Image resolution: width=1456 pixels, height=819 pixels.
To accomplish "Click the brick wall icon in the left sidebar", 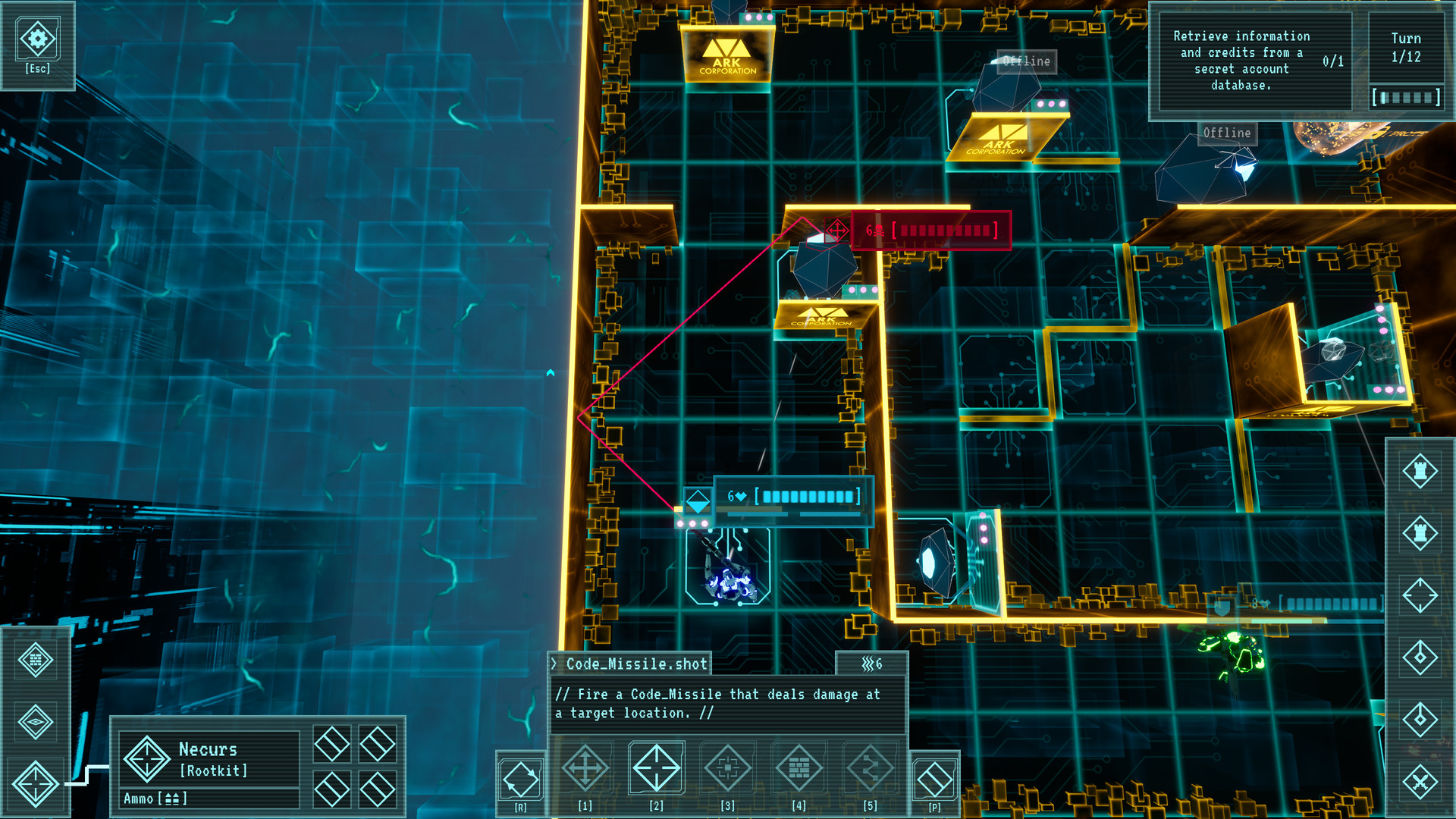I will pos(36,658).
